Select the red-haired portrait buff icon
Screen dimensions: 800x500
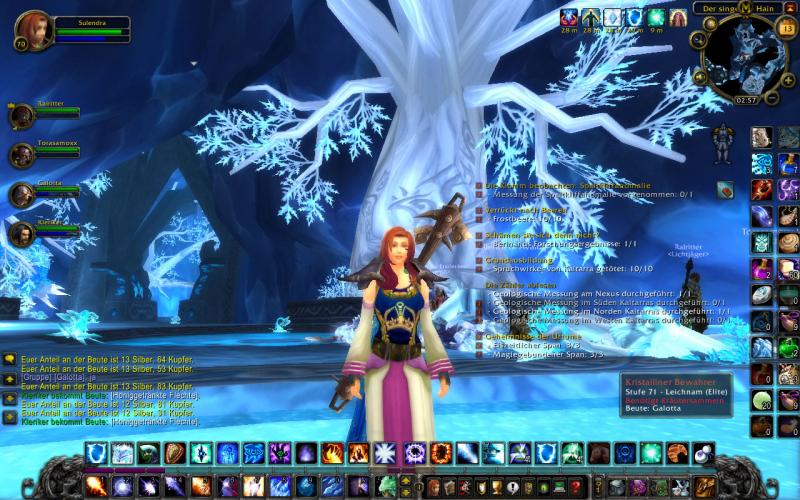pyautogui.click(x=678, y=17)
